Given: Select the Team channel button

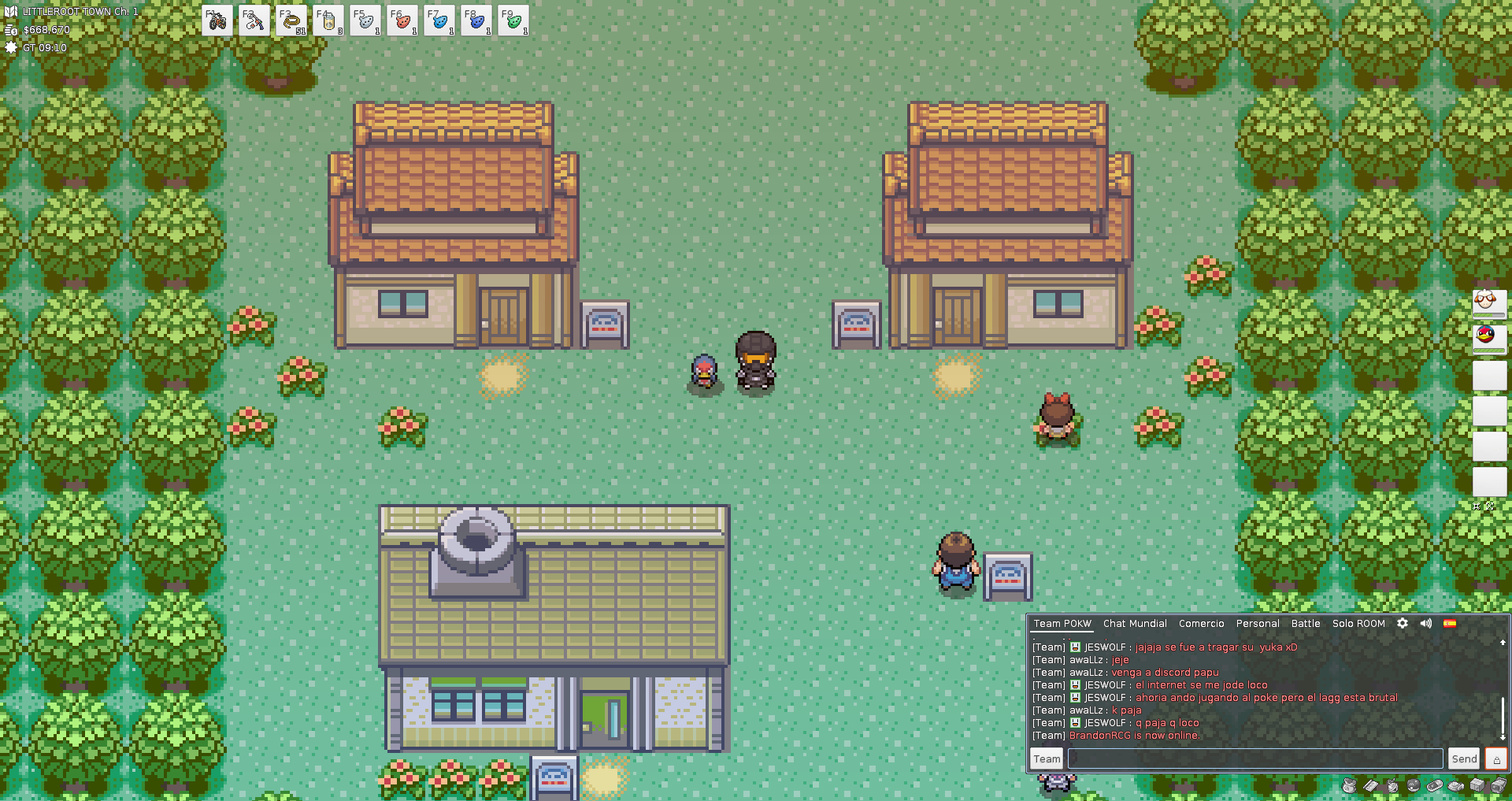Looking at the screenshot, I should click(x=1047, y=758).
